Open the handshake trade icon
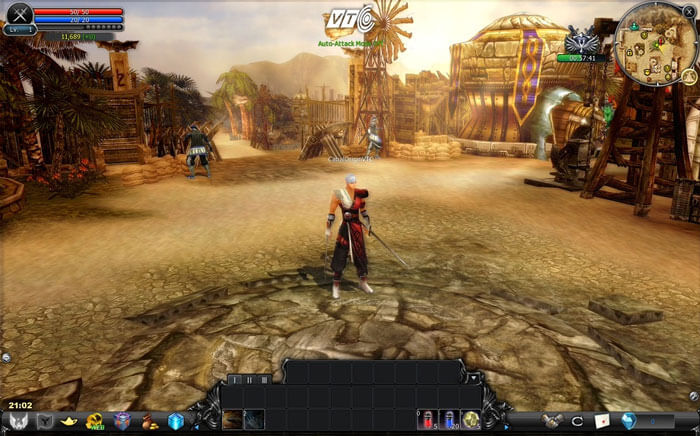The image size is (700, 436). click(551, 421)
